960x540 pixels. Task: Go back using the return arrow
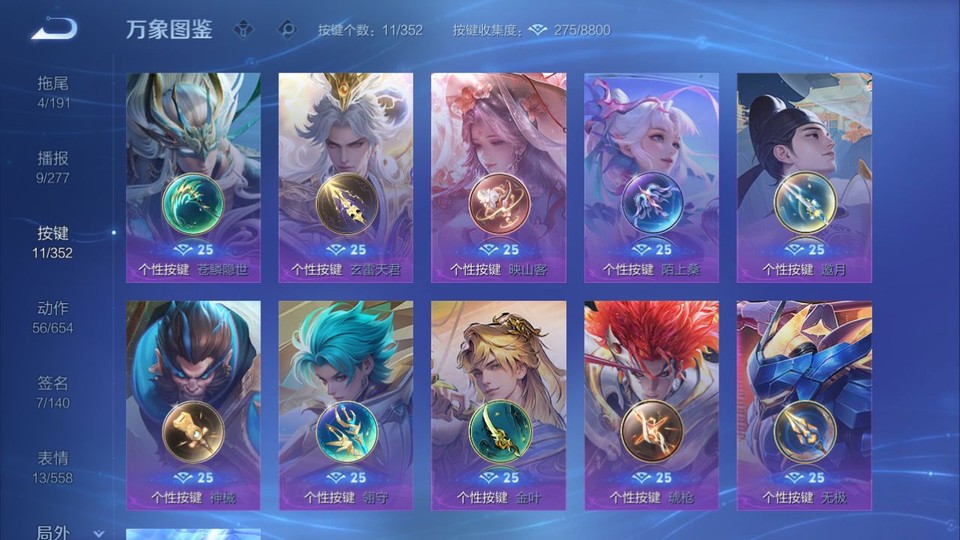tap(54, 29)
